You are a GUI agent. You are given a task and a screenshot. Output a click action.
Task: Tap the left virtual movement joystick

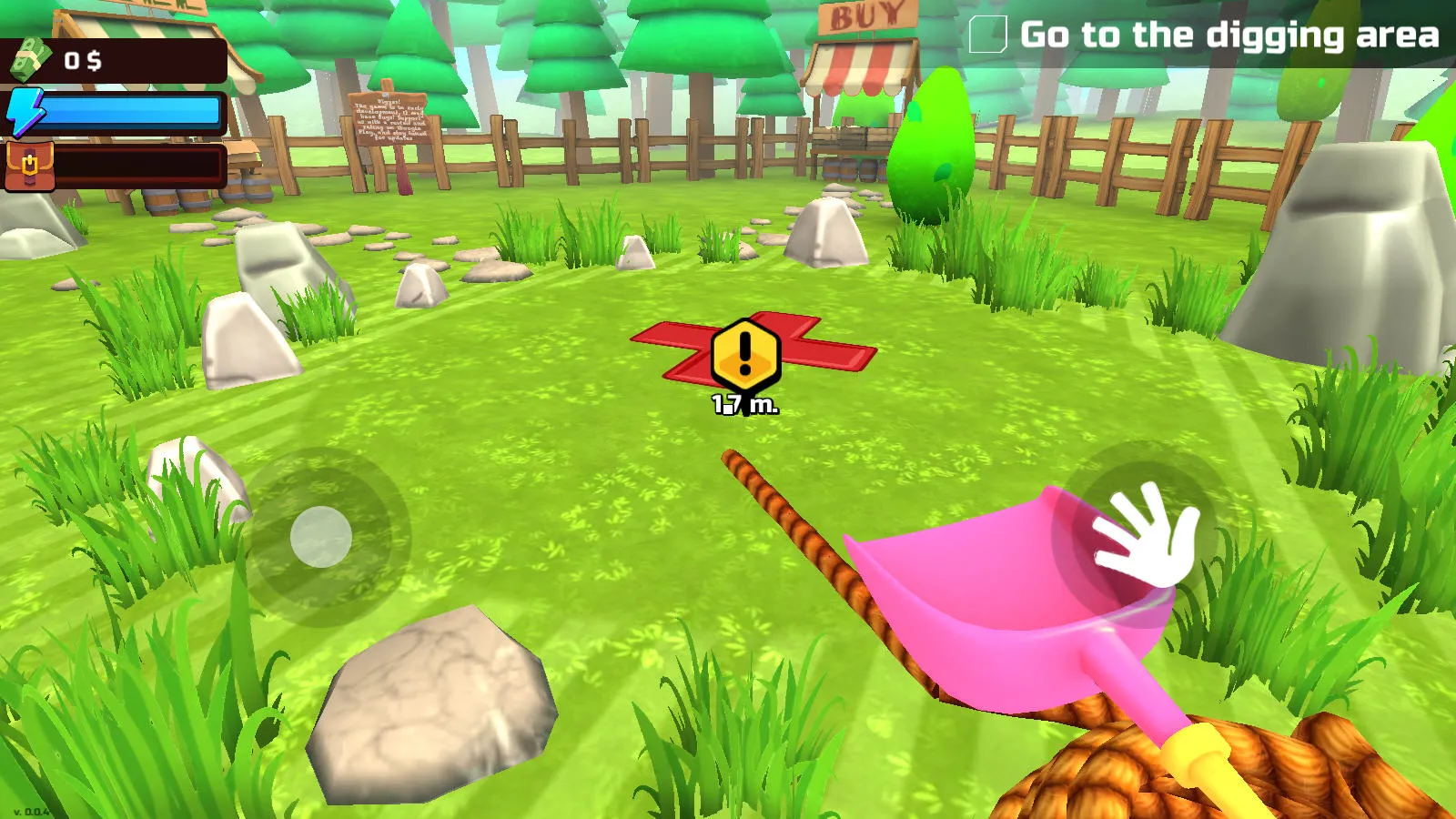(x=320, y=539)
